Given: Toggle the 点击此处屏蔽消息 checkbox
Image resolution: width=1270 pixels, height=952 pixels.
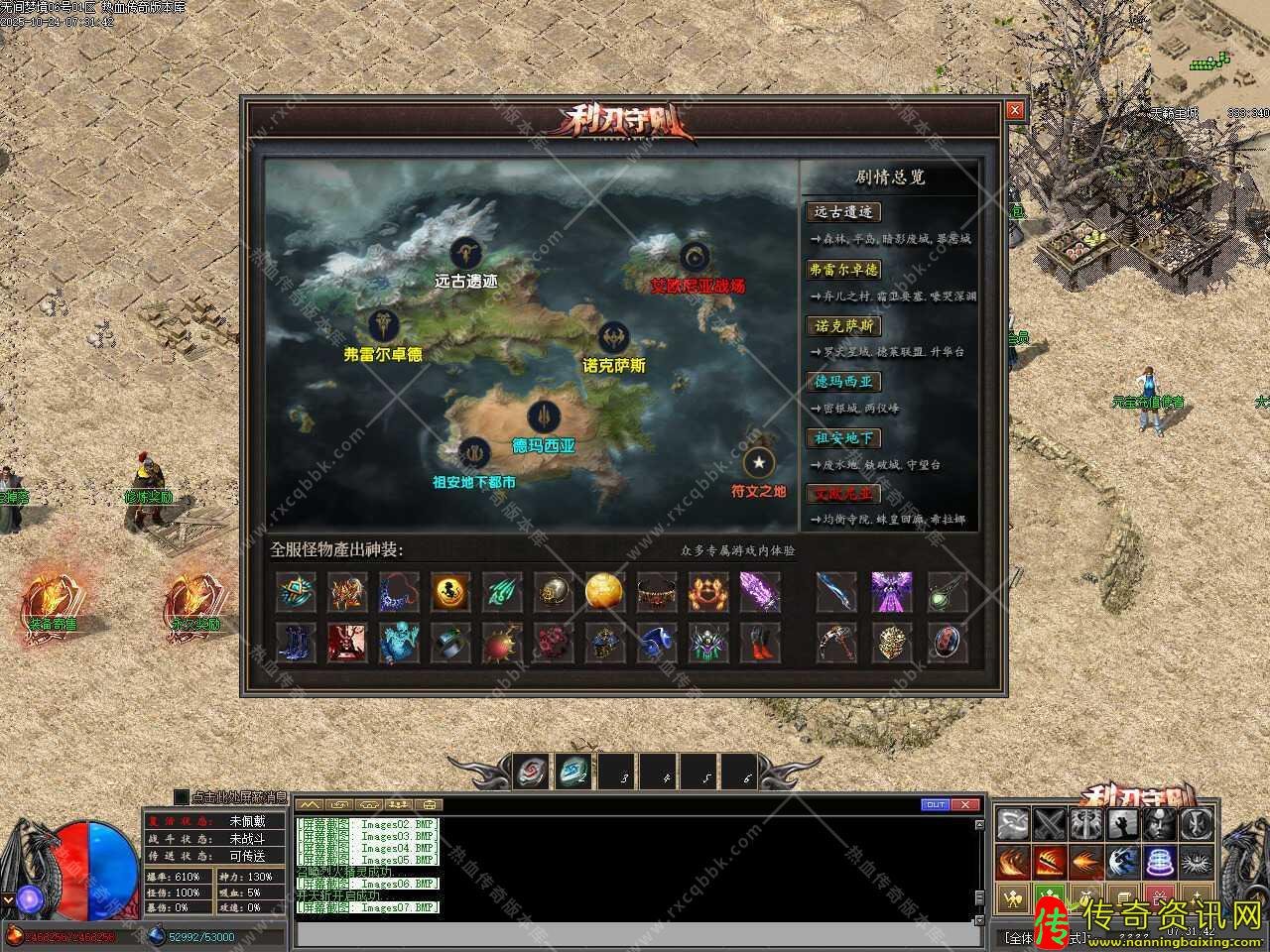Looking at the screenshot, I should pyautogui.click(x=181, y=796).
